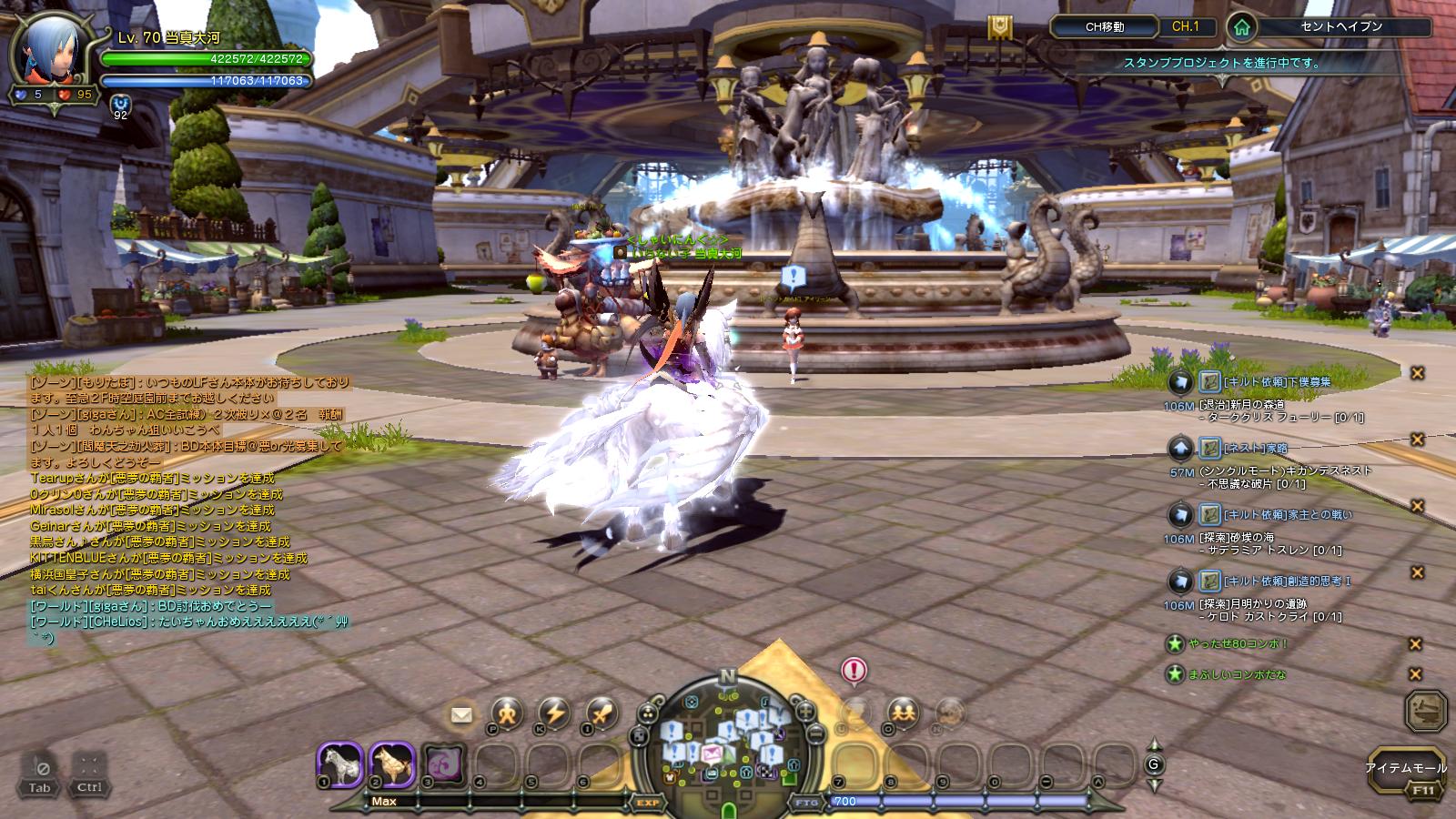Screen dimensions: 1456x819
Task: Open the mail envelope icon
Action: (462, 714)
